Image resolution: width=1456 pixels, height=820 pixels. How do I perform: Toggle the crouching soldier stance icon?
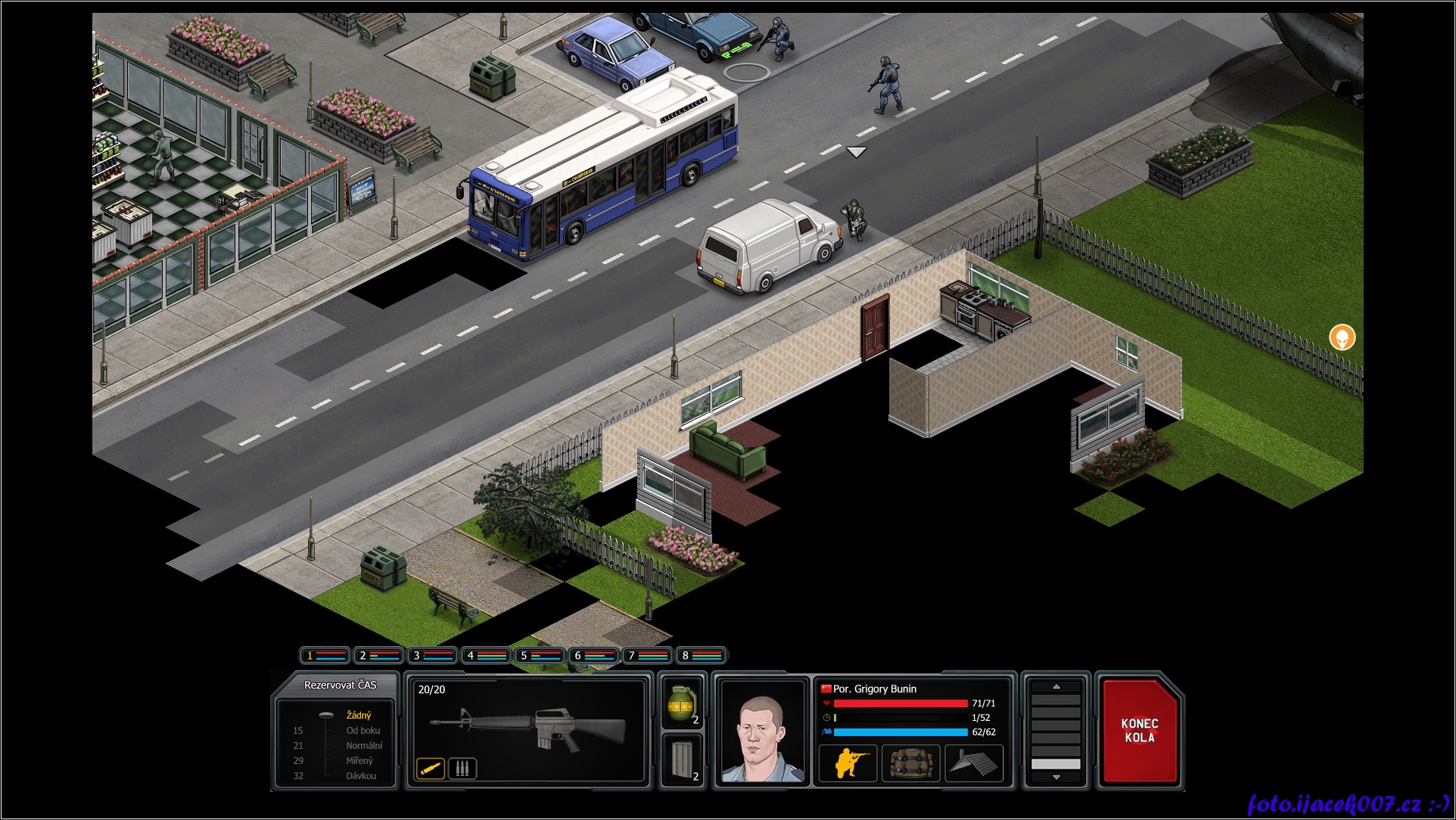tap(848, 763)
